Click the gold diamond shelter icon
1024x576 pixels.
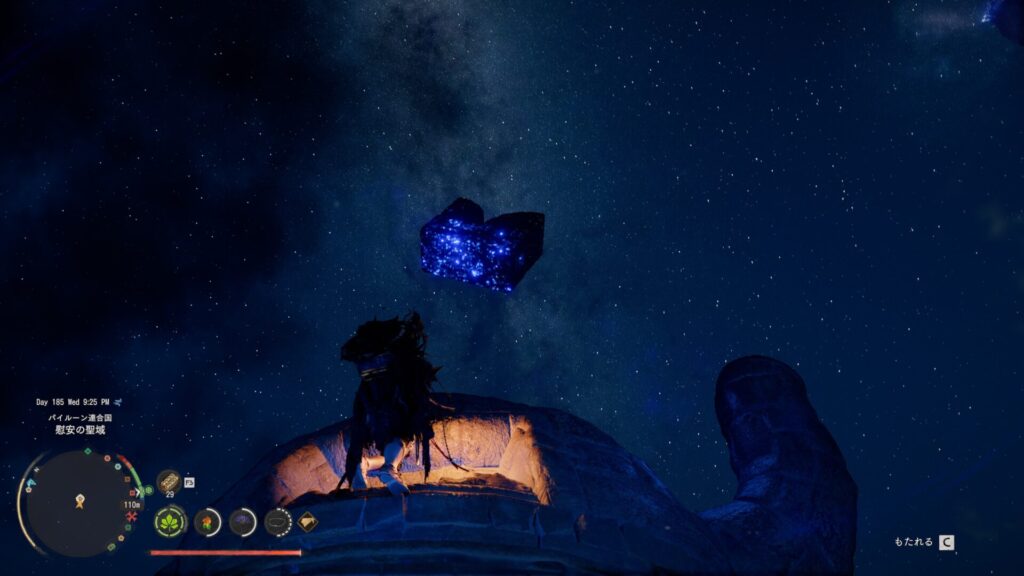[308, 521]
